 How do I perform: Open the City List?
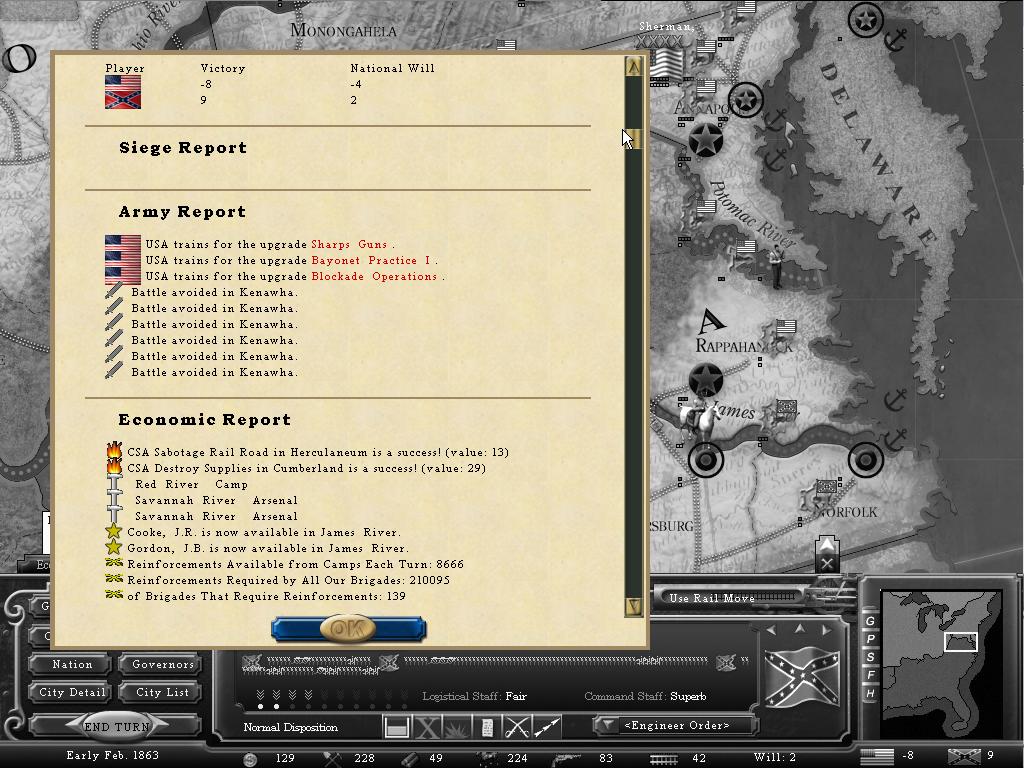(163, 692)
